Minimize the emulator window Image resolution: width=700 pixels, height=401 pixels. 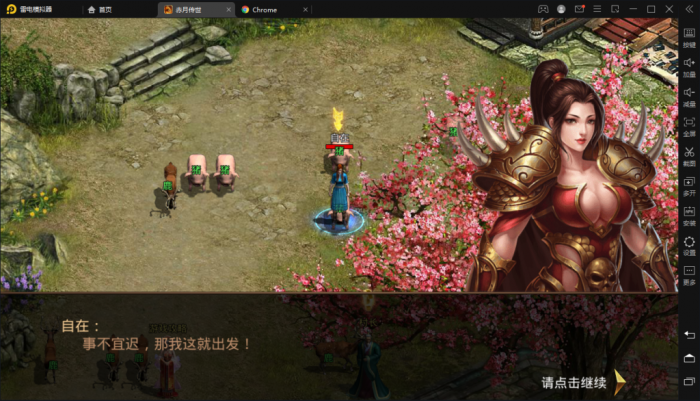[632, 9]
